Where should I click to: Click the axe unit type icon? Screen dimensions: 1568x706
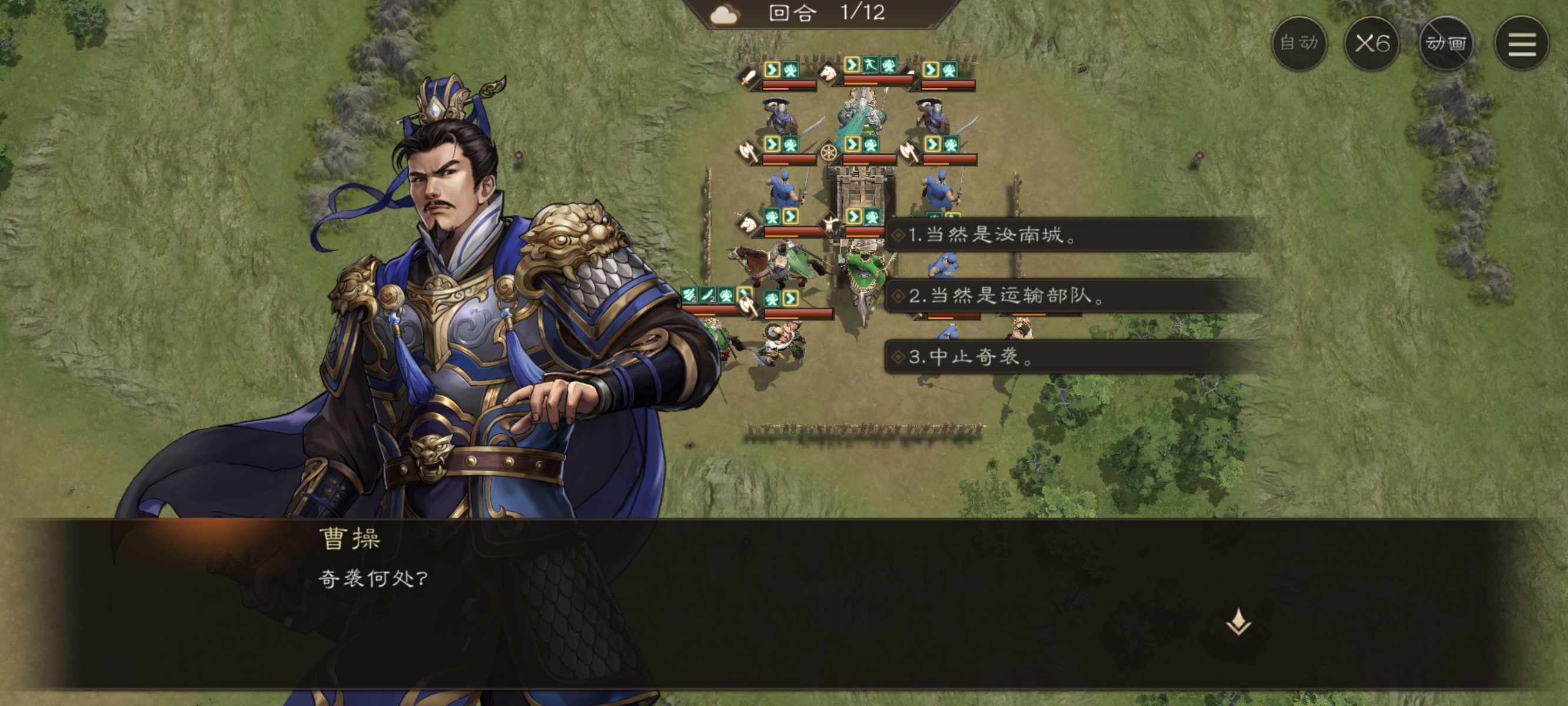748,152
